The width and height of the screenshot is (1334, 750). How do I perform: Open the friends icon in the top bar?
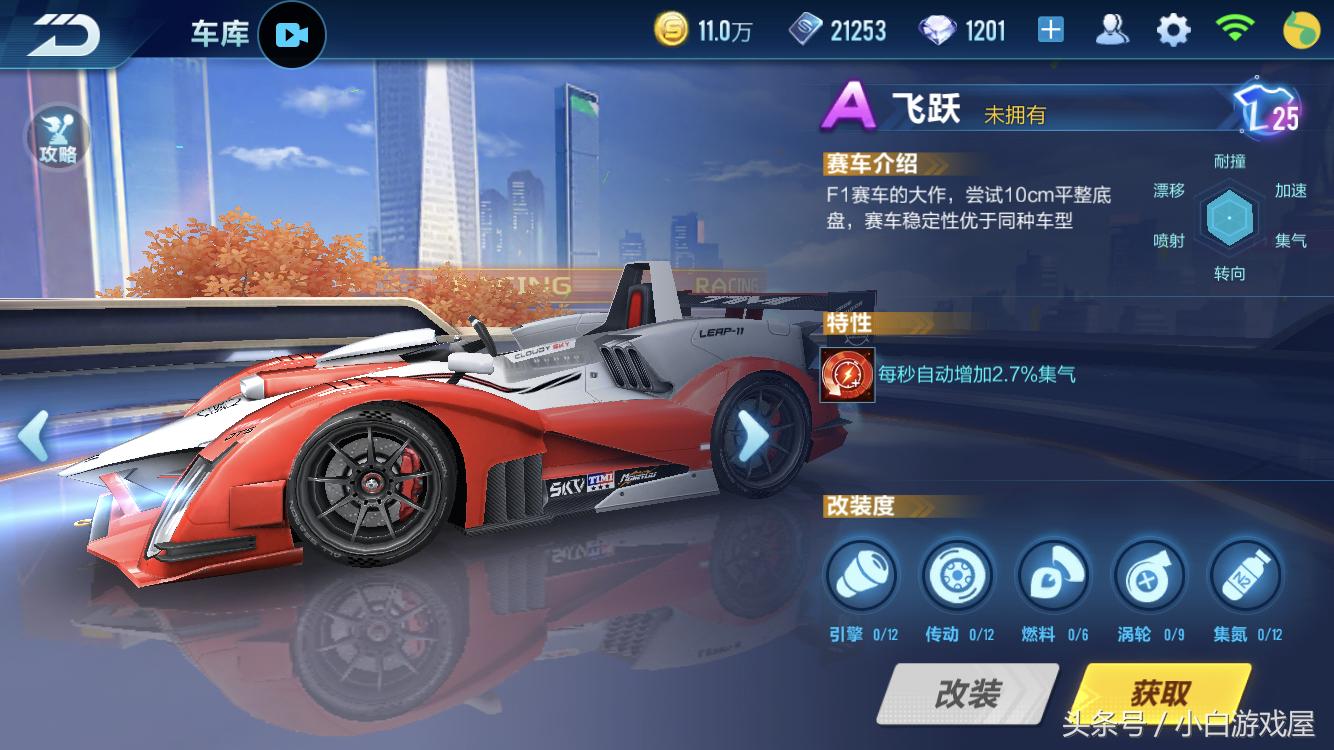1113,29
